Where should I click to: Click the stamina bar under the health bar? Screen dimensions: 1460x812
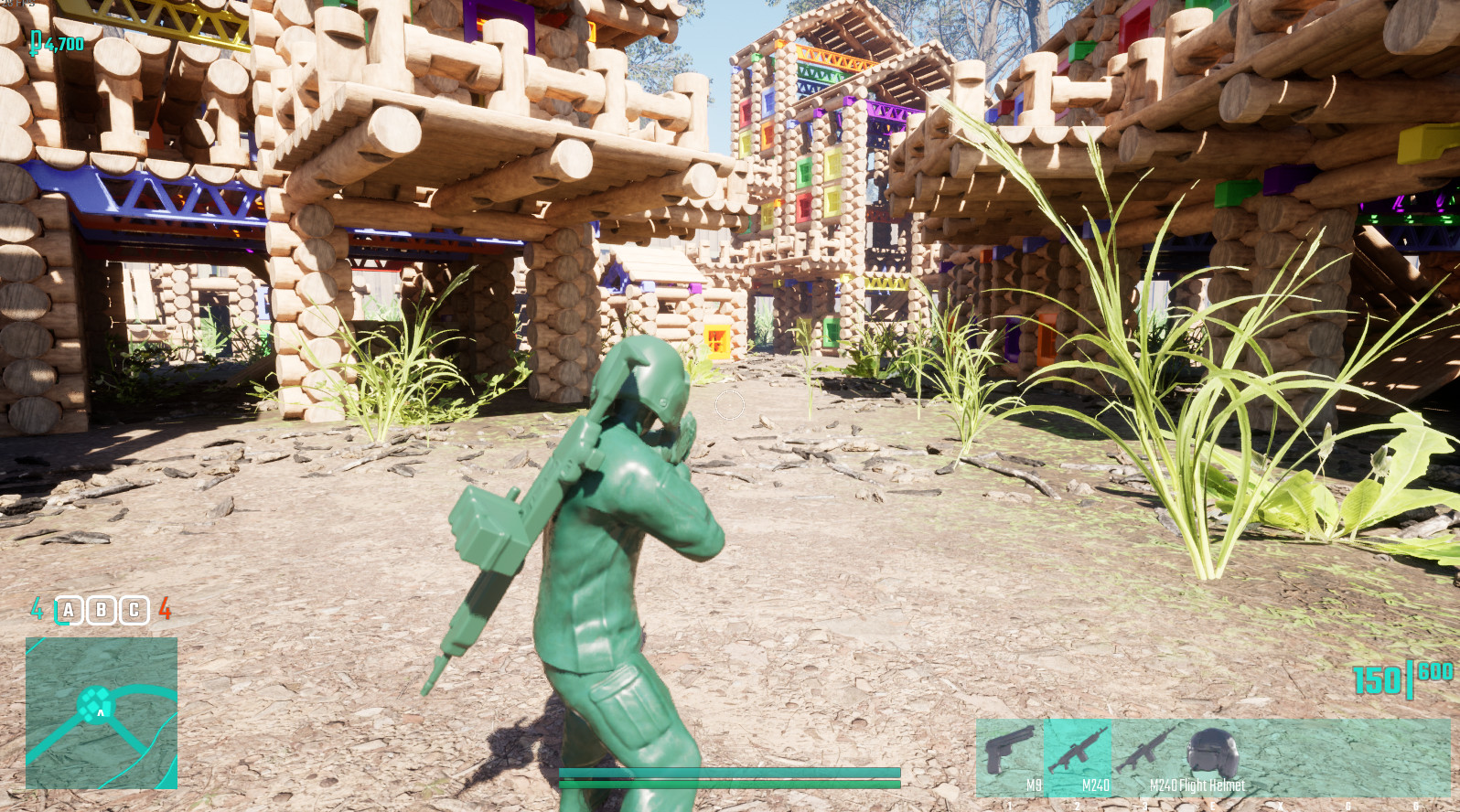729,785
